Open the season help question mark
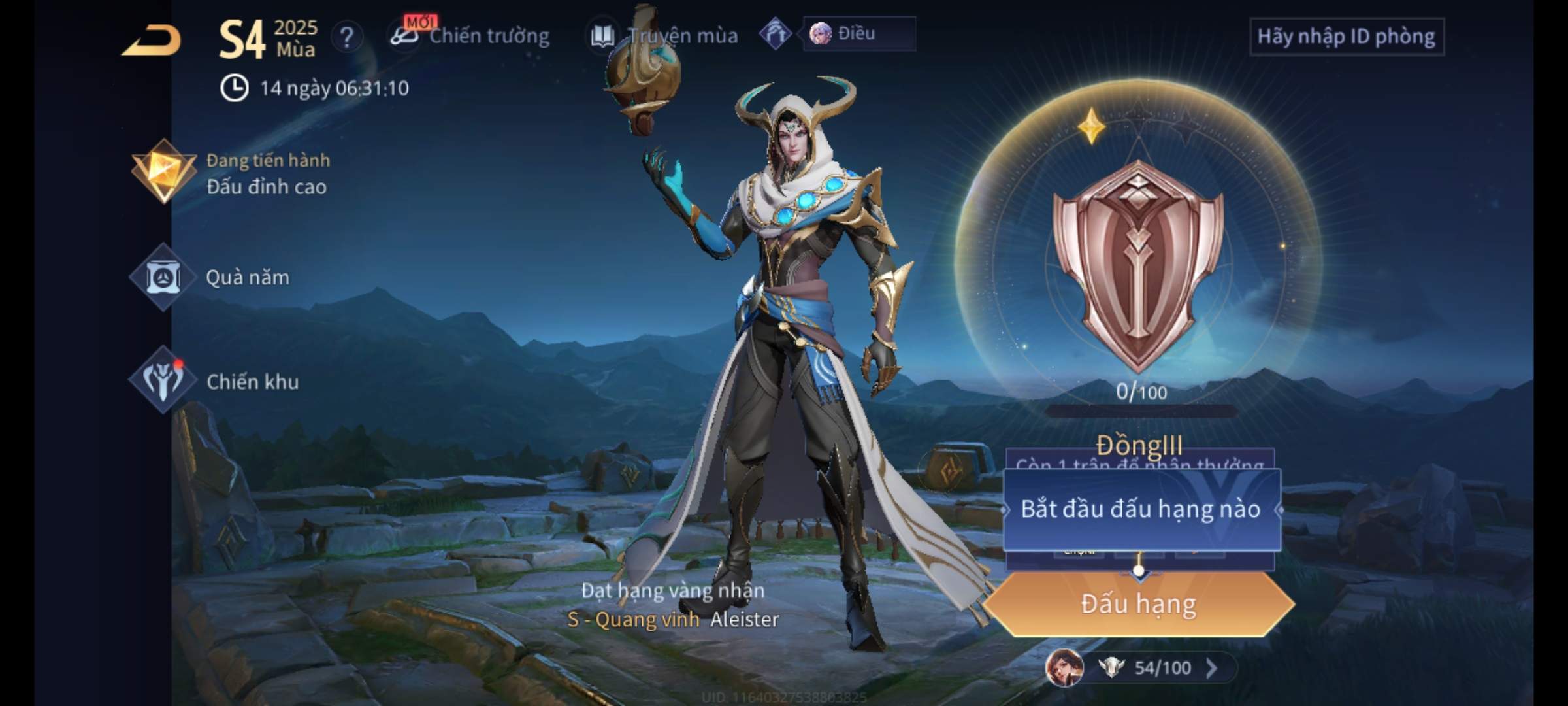Viewport: 1568px width, 706px height. click(x=347, y=38)
